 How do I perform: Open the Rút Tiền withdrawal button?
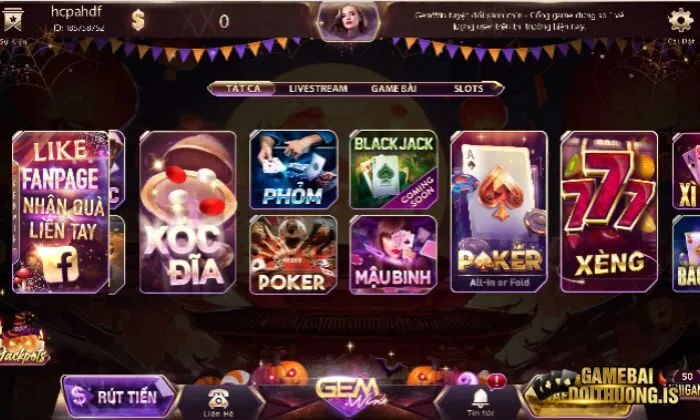[118, 397]
